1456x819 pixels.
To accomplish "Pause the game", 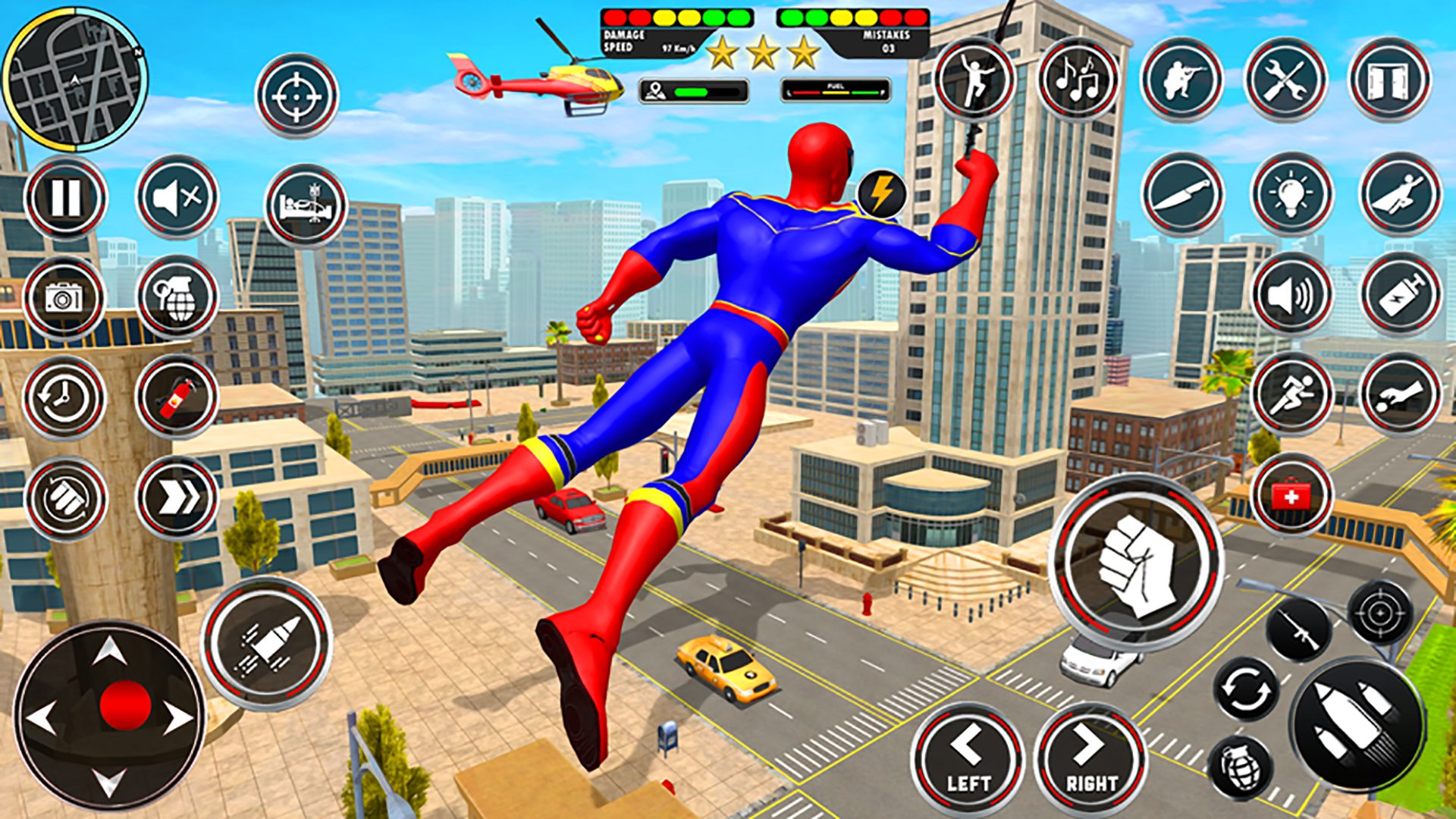I will 66,198.
